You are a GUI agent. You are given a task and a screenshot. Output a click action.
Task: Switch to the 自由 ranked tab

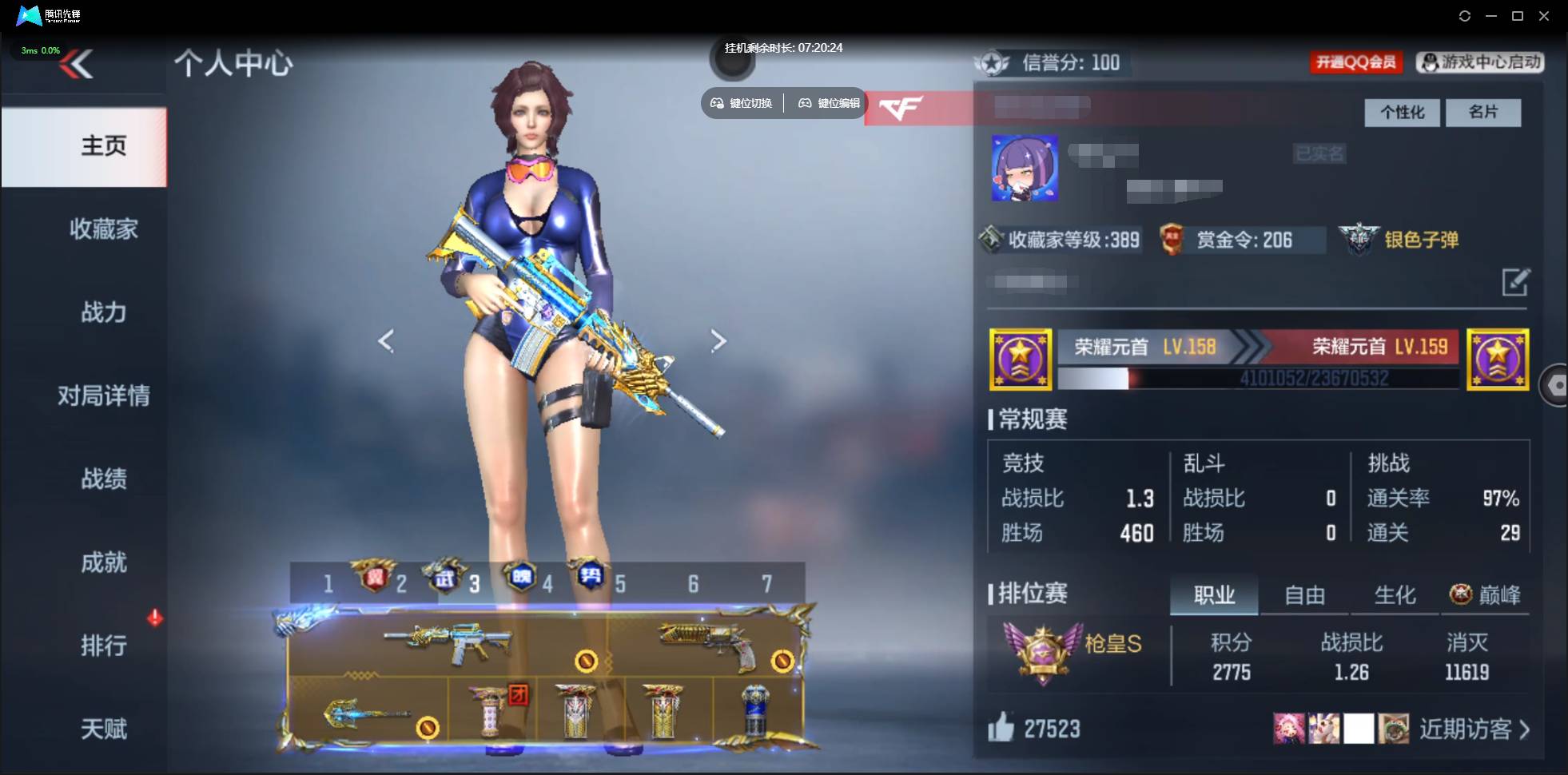[1306, 594]
